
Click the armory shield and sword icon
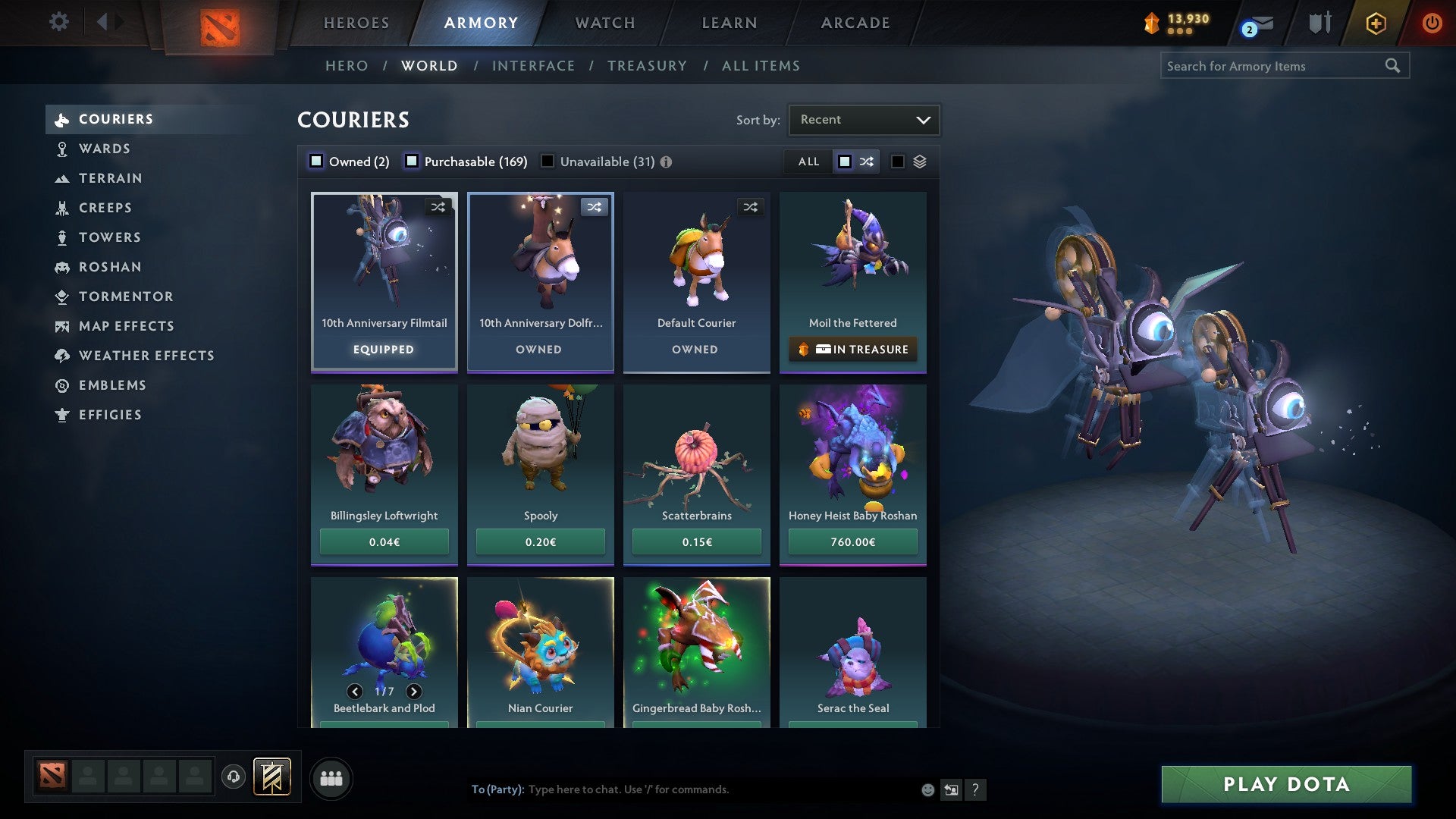tap(1319, 23)
